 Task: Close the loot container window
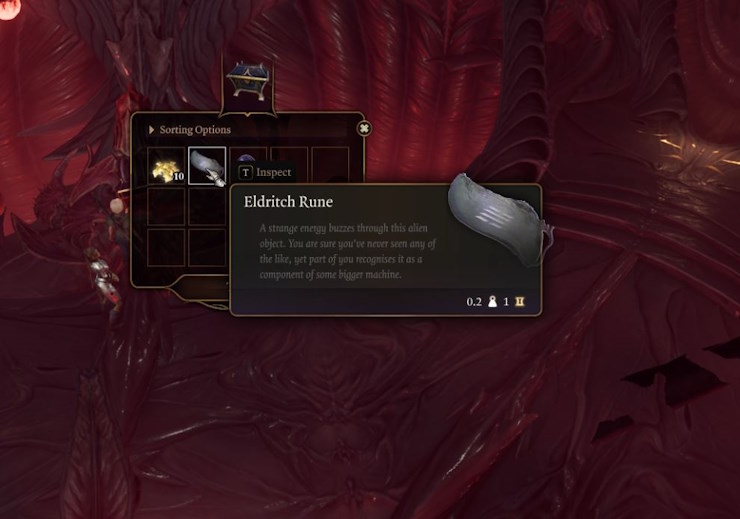364,129
